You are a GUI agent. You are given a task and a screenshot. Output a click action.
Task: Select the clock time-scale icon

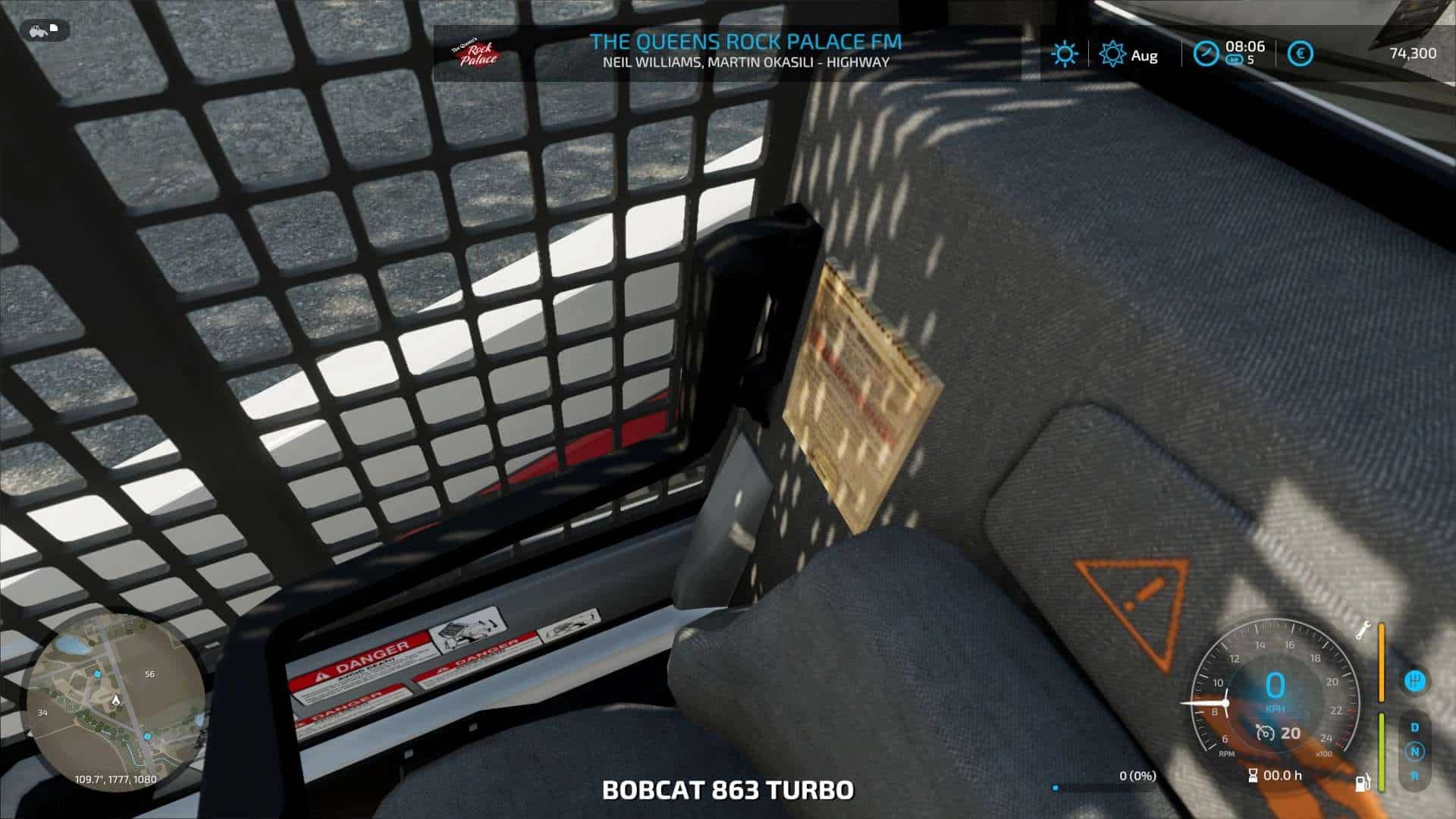click(1205, 54)
